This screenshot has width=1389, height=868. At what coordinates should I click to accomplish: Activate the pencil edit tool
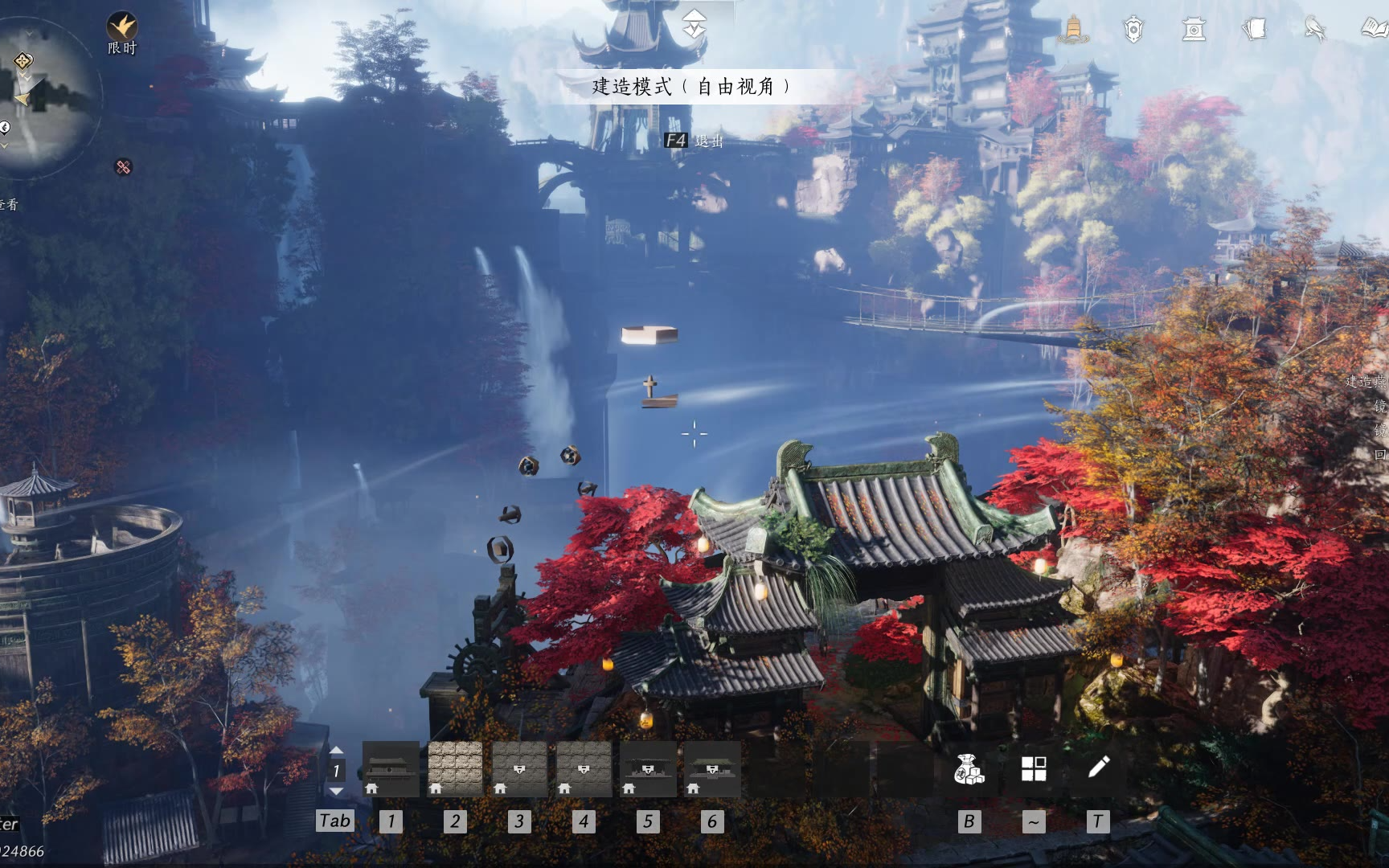tap(1098, 768)
